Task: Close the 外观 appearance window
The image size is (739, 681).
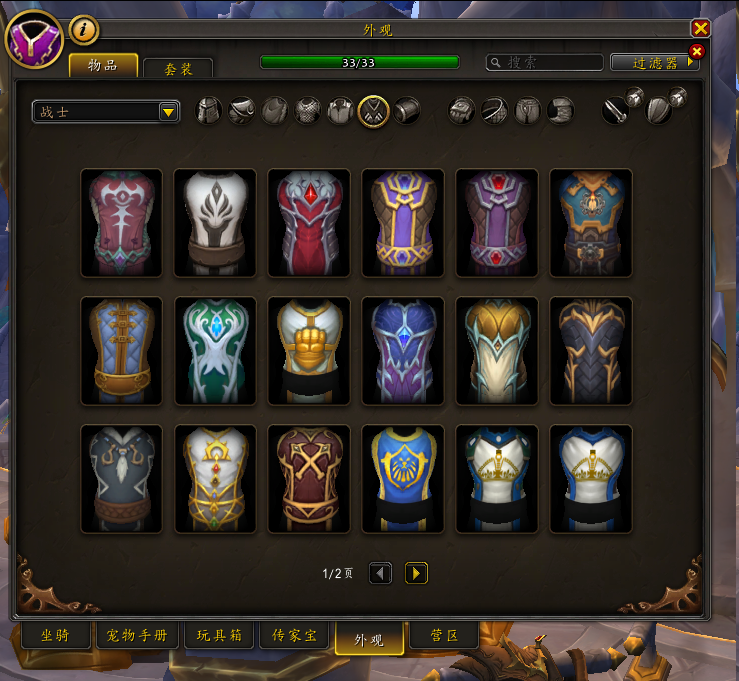Action: pyautogui.click(x=700, y=29)
